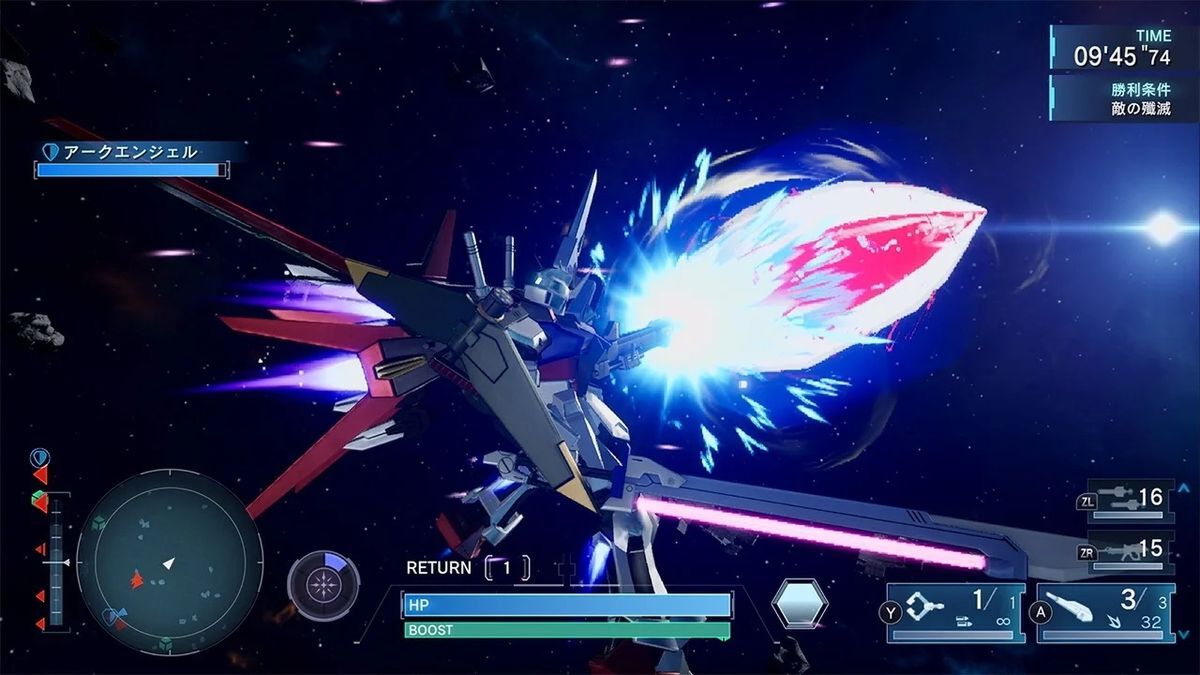The image size is (1200, 675).
Task: Select the red enemy marker on radar
Action: [x=137, y=578]
